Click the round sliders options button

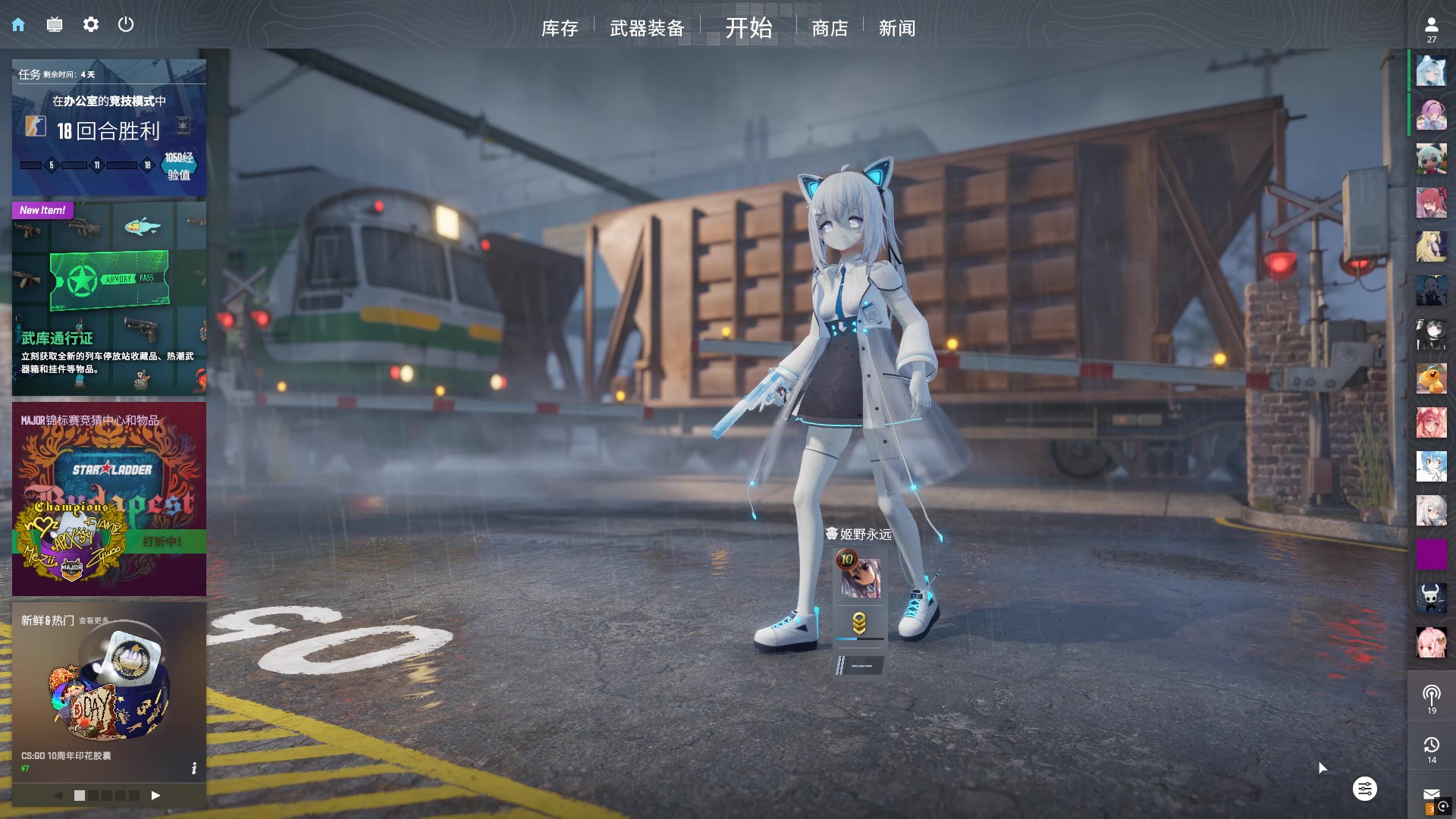[1364, 789]
